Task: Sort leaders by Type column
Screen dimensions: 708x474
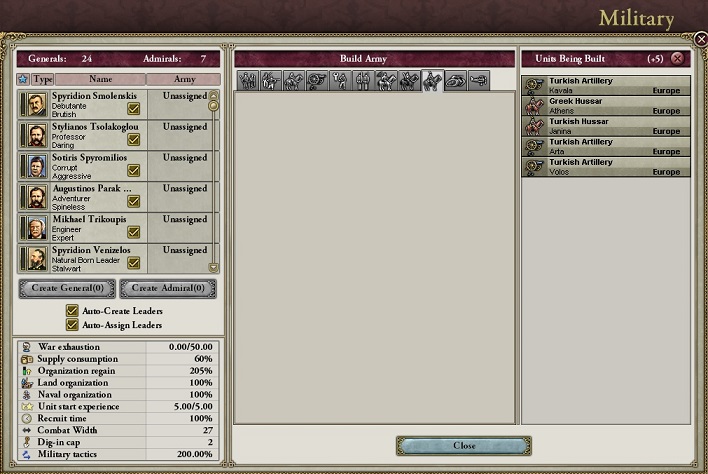Action: point(43,78)
